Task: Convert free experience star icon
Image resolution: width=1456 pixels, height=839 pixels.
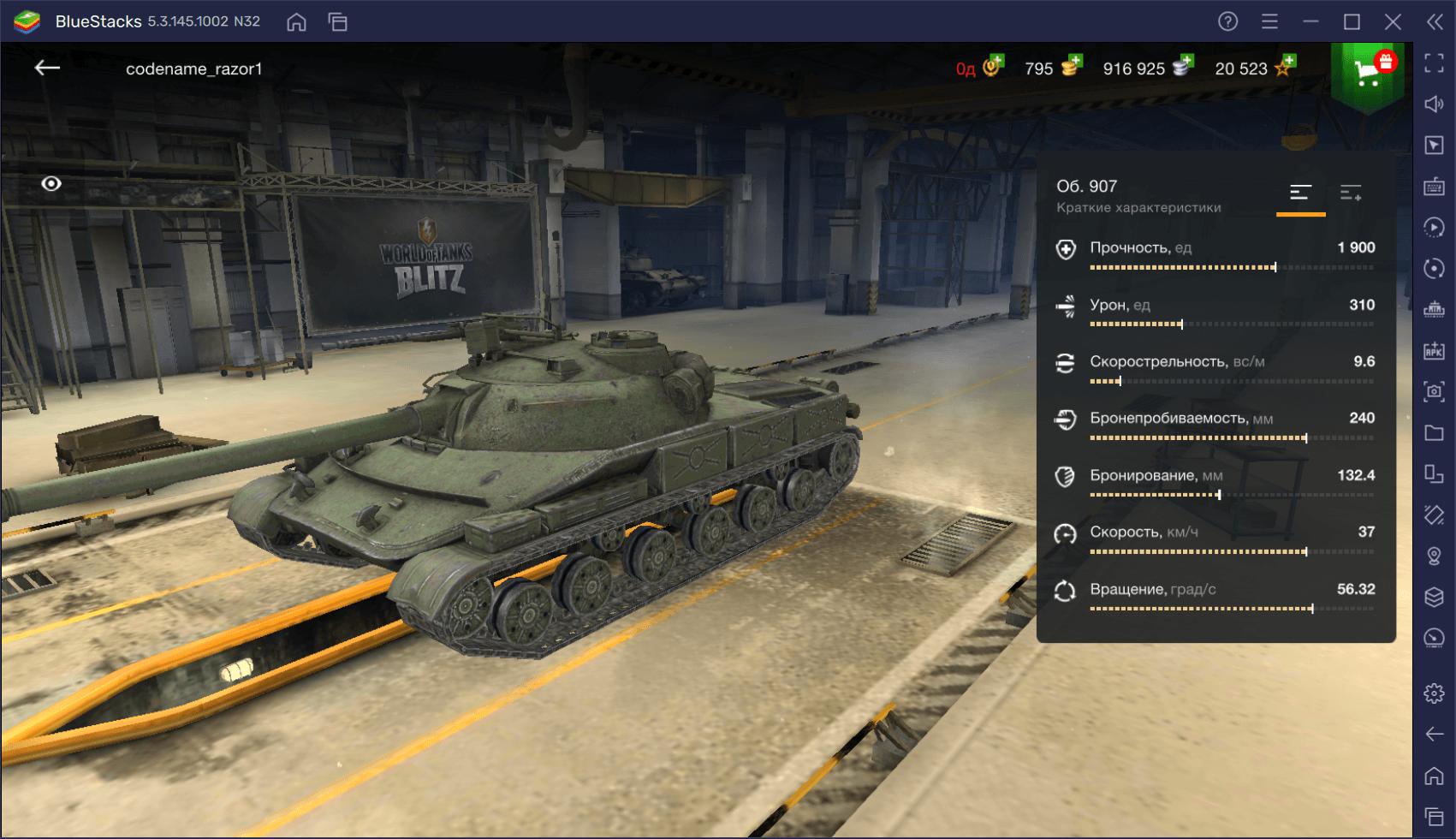Action: pyautogui.click(x=1285, y=66)
